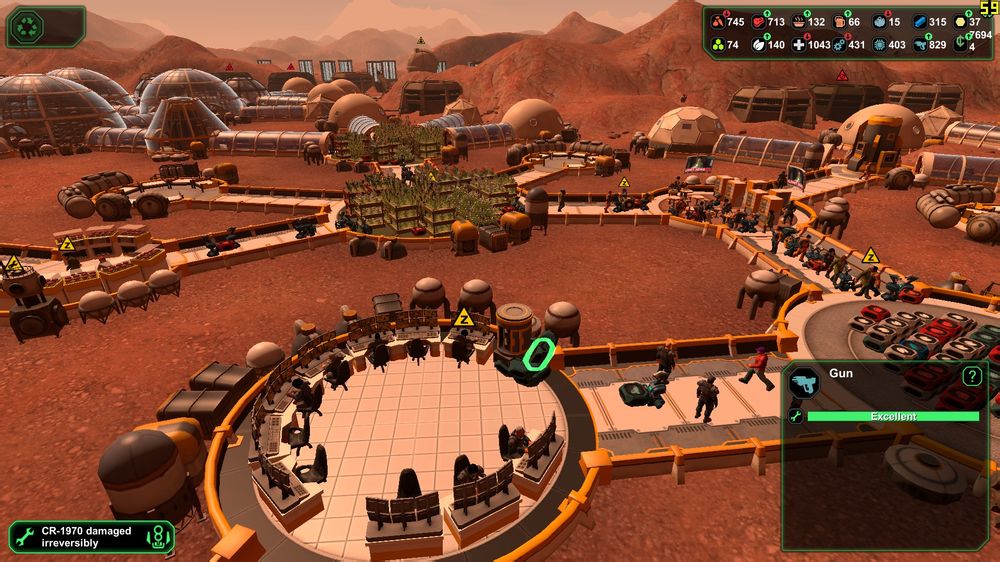The image size is (1000, 562).
Task: Select the microchip semiconductor resource icon
Action: click(x=880, y=45)
